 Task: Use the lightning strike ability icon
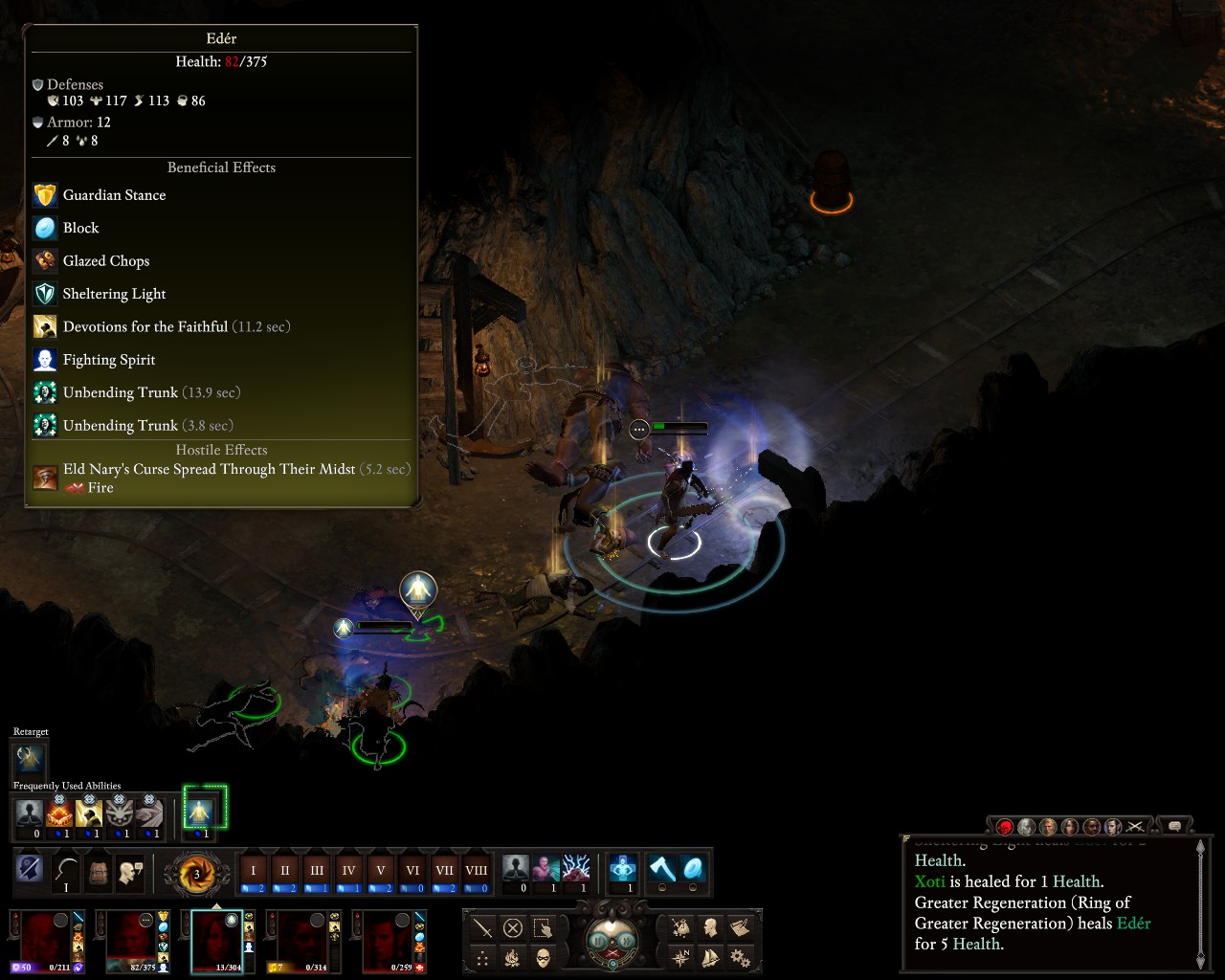[x=576, y=869]
